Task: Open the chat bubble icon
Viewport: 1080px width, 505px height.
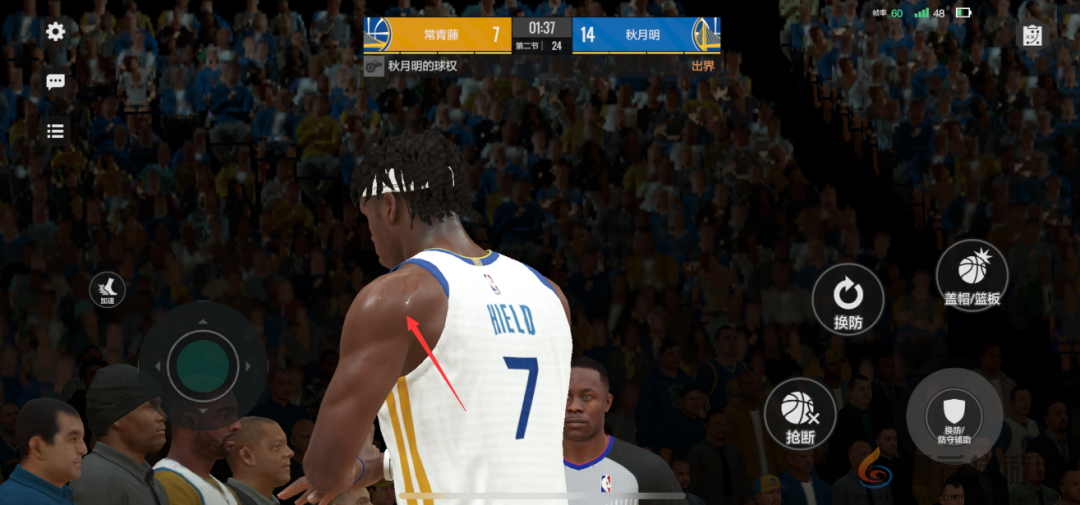Action: click(56, 82)
